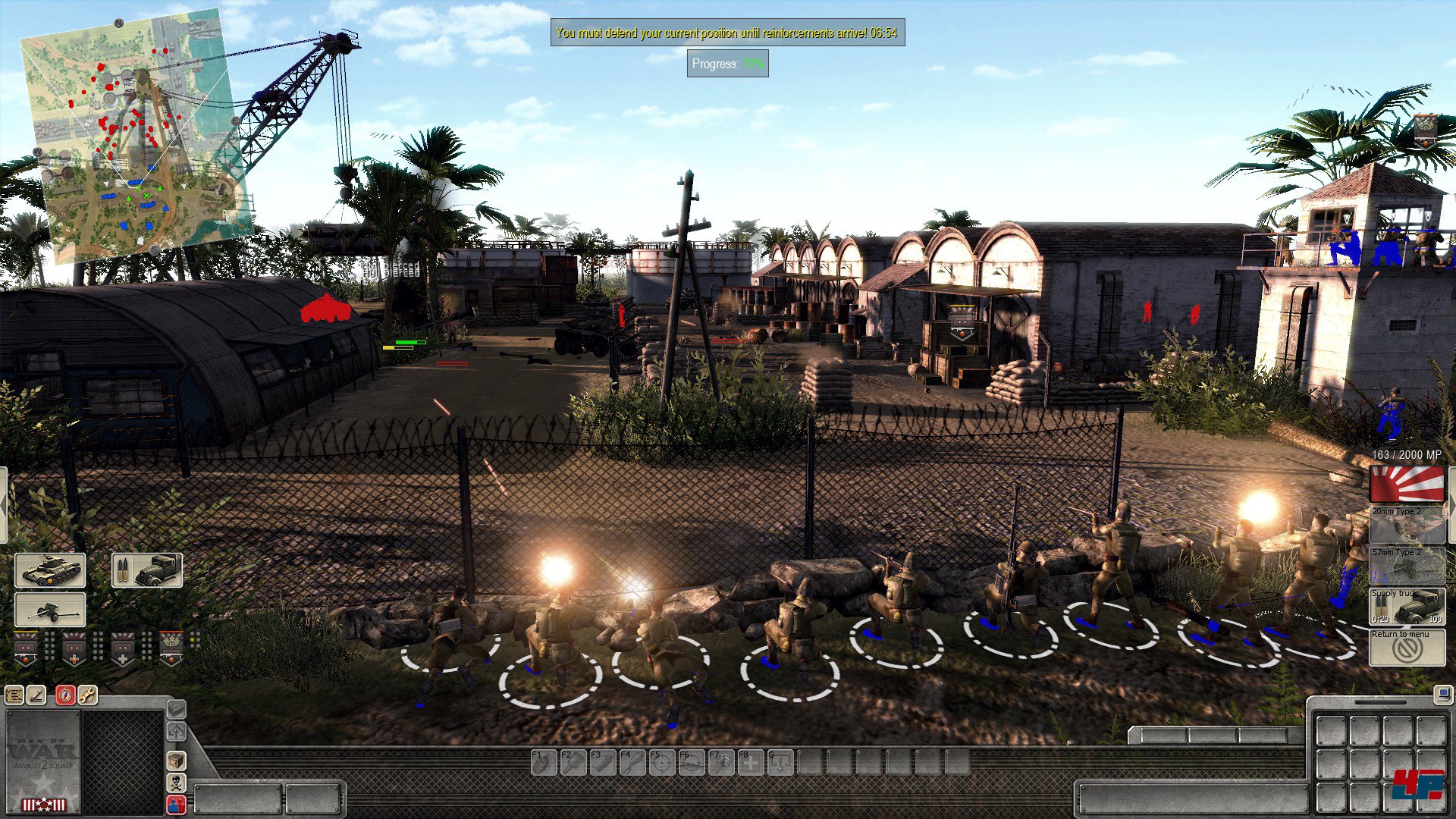This screenshot has width=1456, height=819.
Task: Order a Supply truck reinforcement
Action: pos(1407,607)
